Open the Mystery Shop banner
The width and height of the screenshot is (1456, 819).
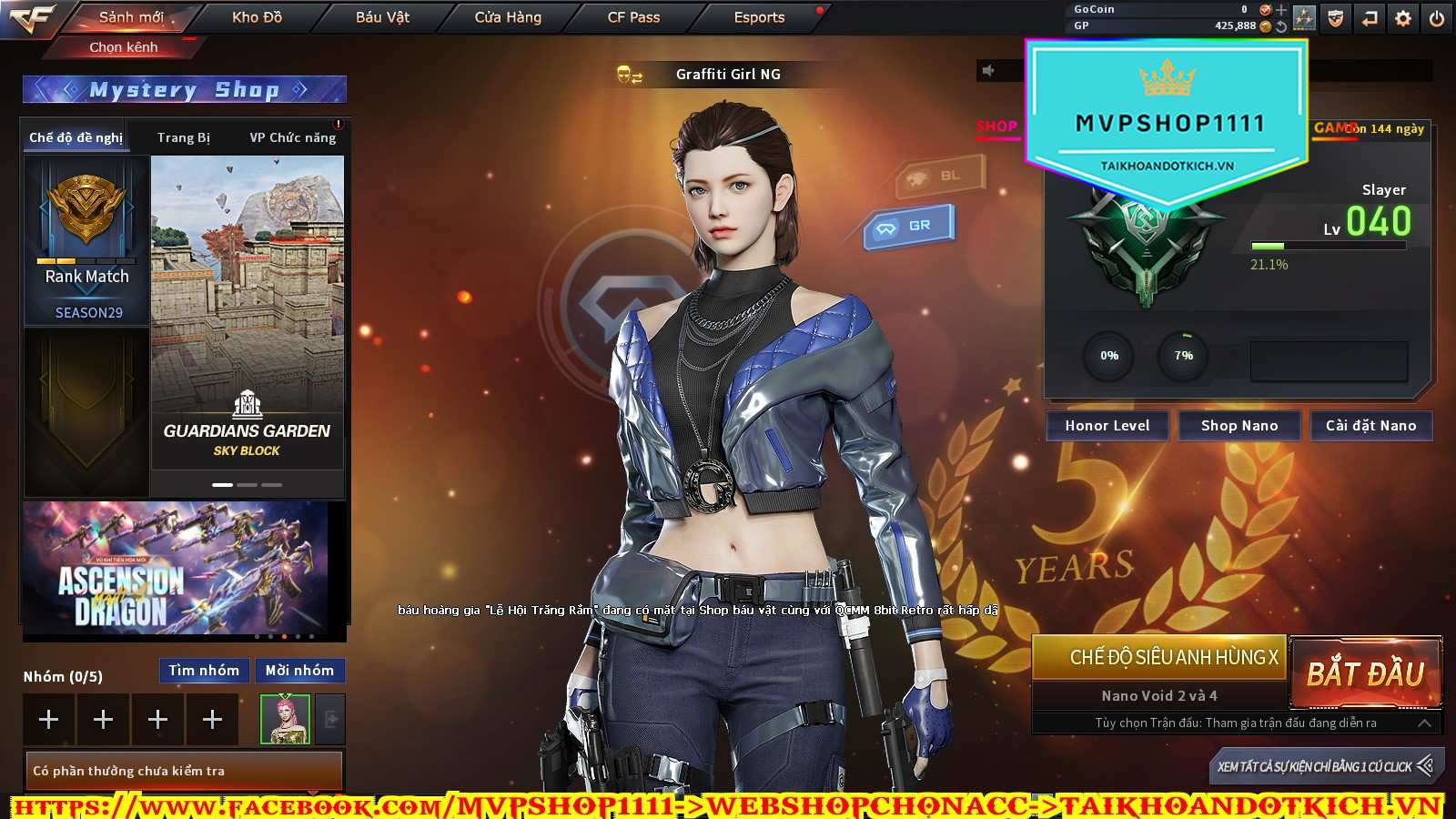(x=184, y=89)
